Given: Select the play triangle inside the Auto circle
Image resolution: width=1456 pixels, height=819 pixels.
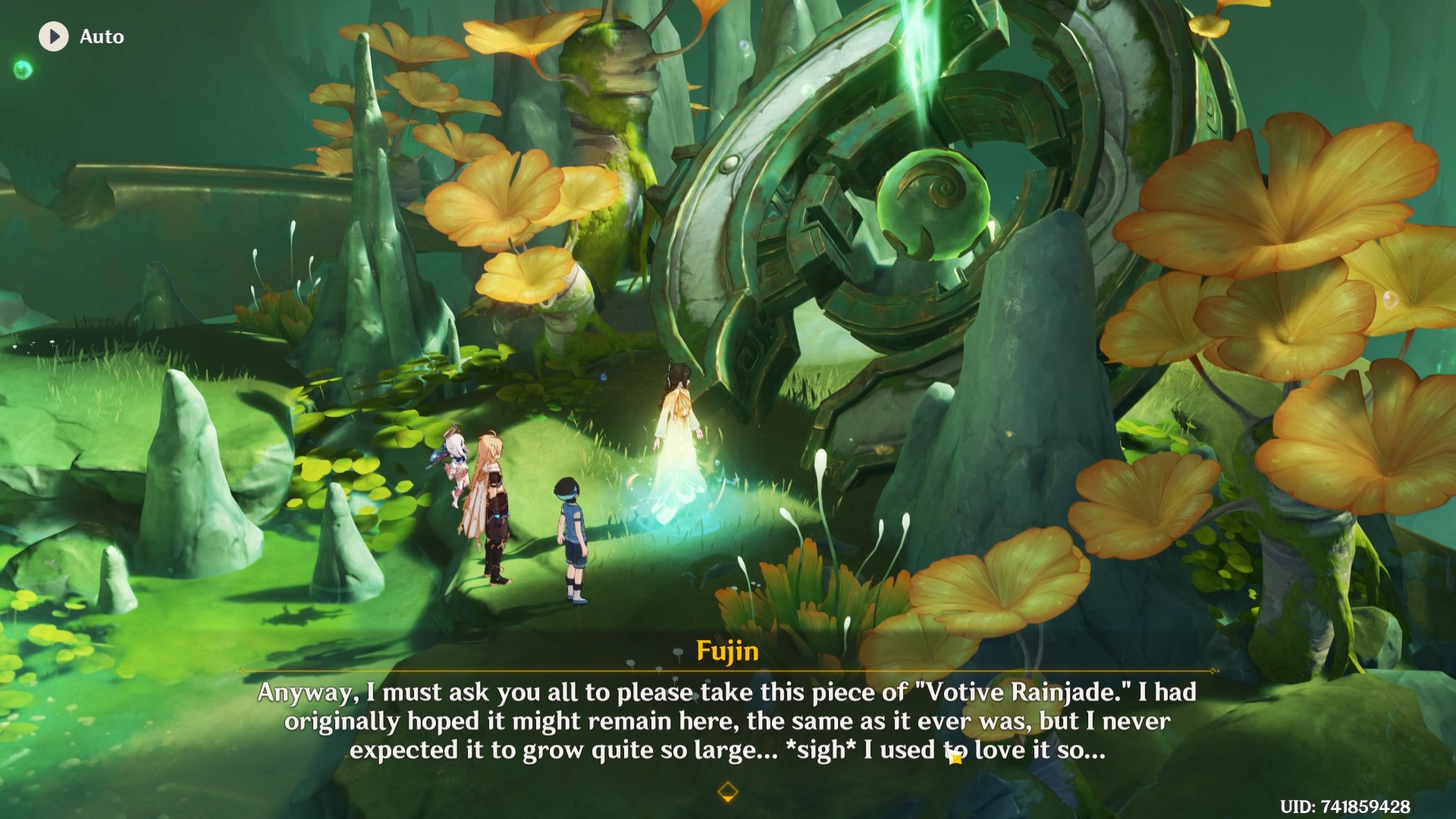Looking at the screenshot, I should 54,36.
